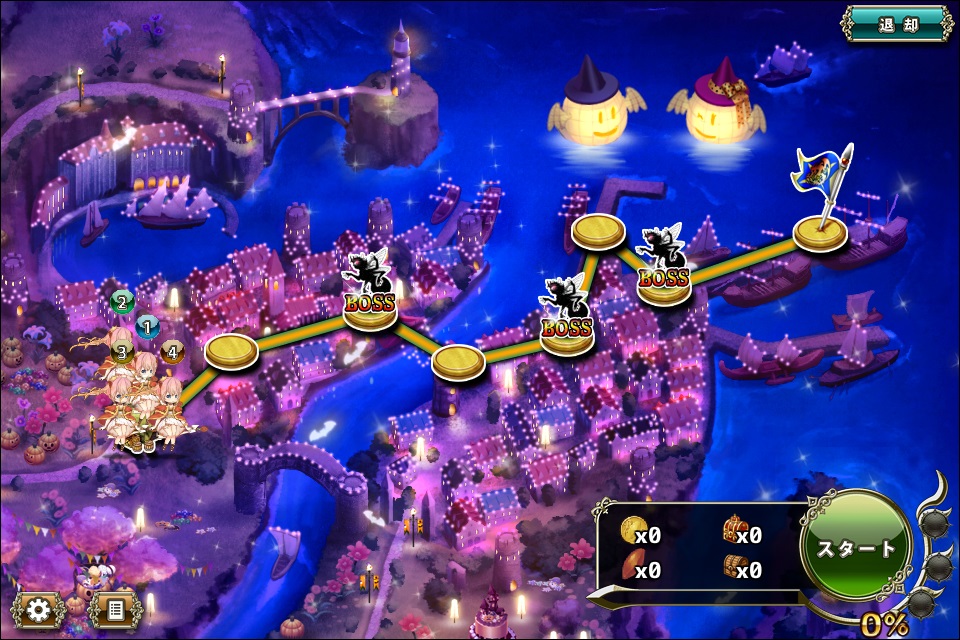Open the gear settings menu

[39, 607]
